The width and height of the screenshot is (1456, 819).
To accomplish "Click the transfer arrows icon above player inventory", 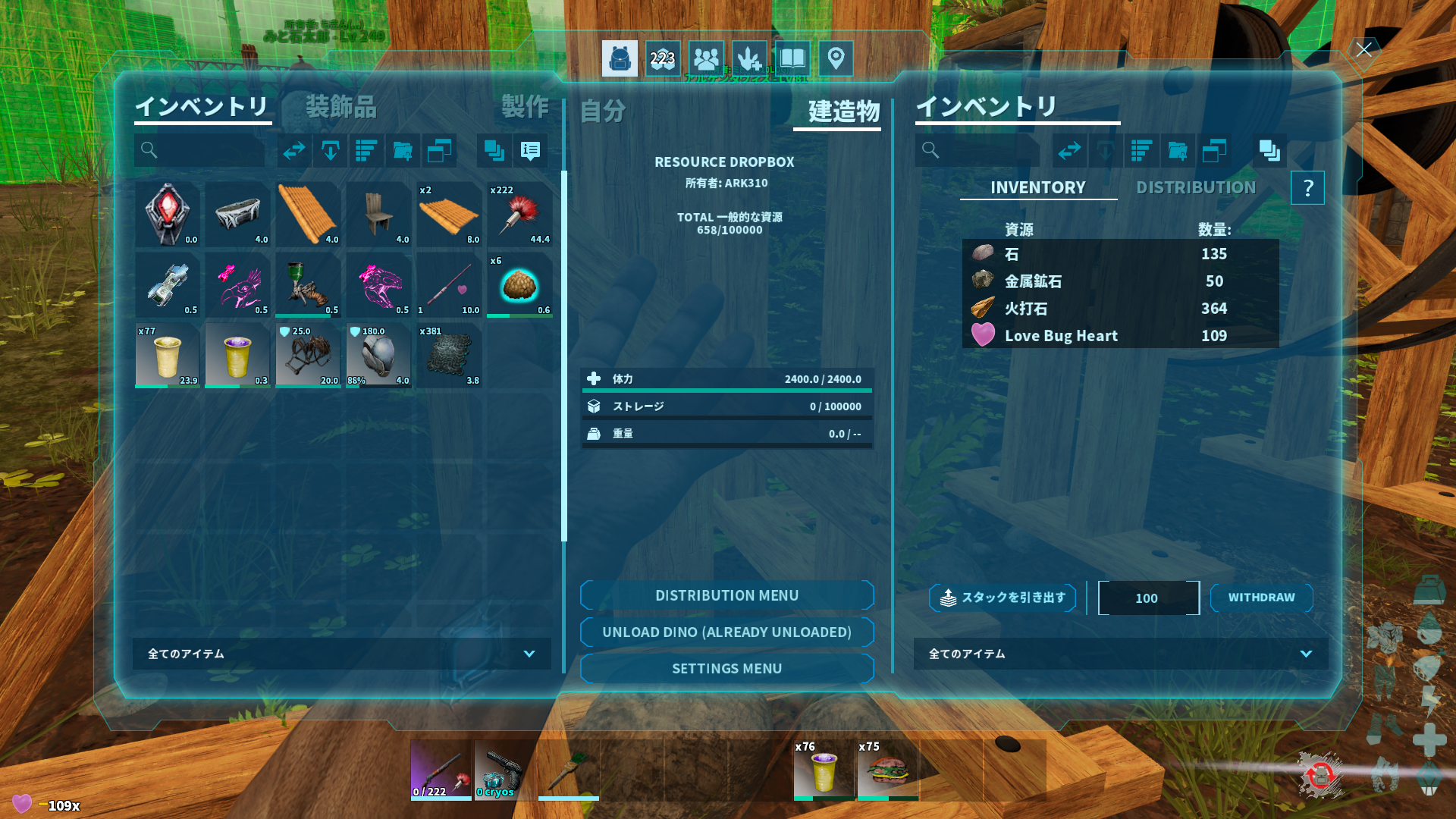I will [x=294, y=151].
